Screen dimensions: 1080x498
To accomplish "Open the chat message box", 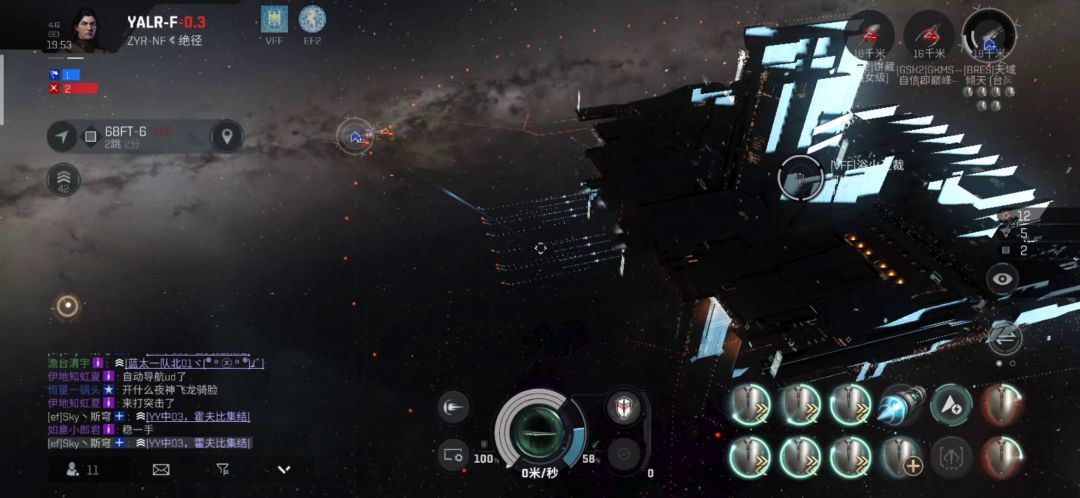I will (150, 400).
